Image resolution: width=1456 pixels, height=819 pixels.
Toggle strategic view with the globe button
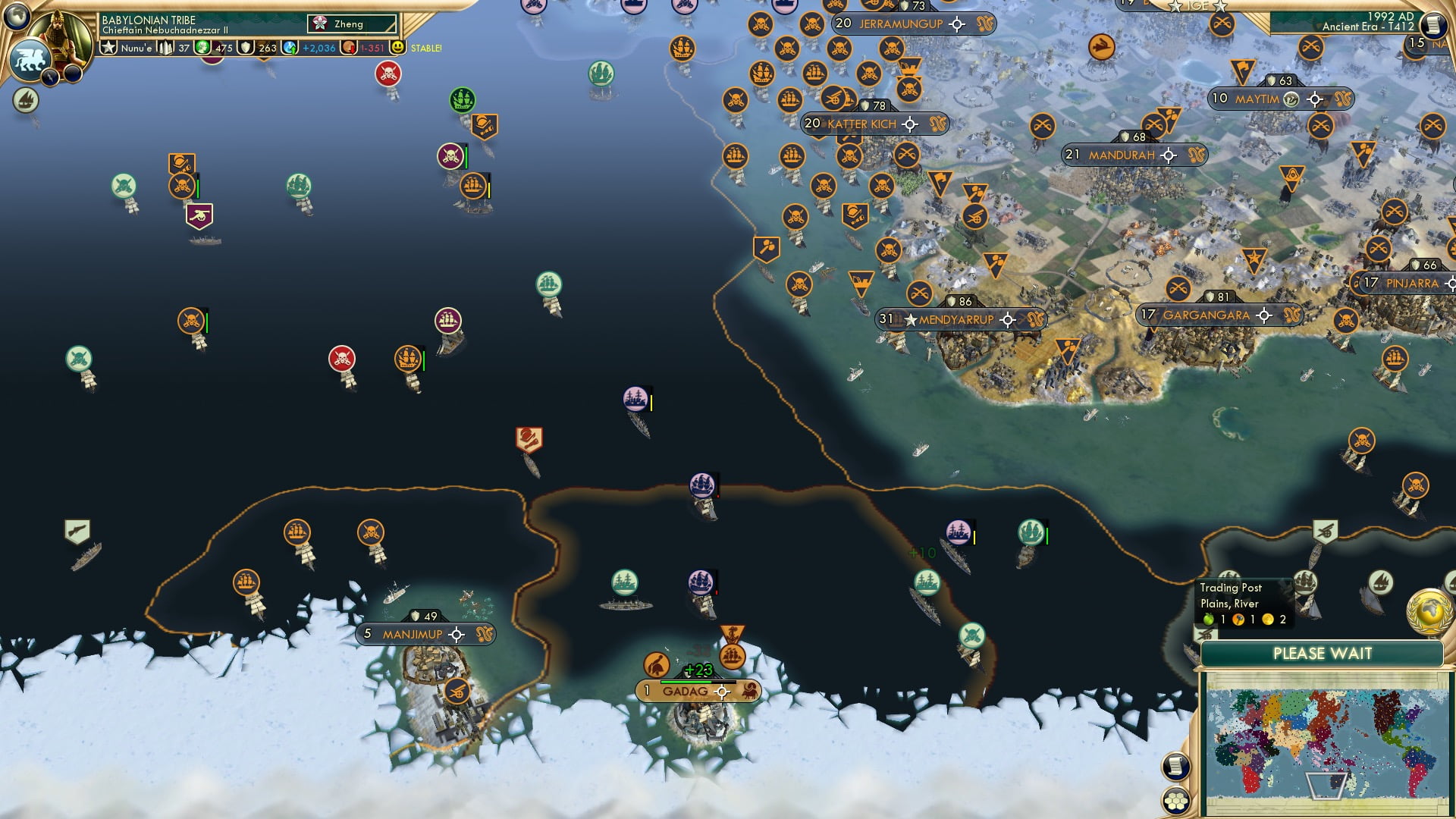(x=15, y=17)
